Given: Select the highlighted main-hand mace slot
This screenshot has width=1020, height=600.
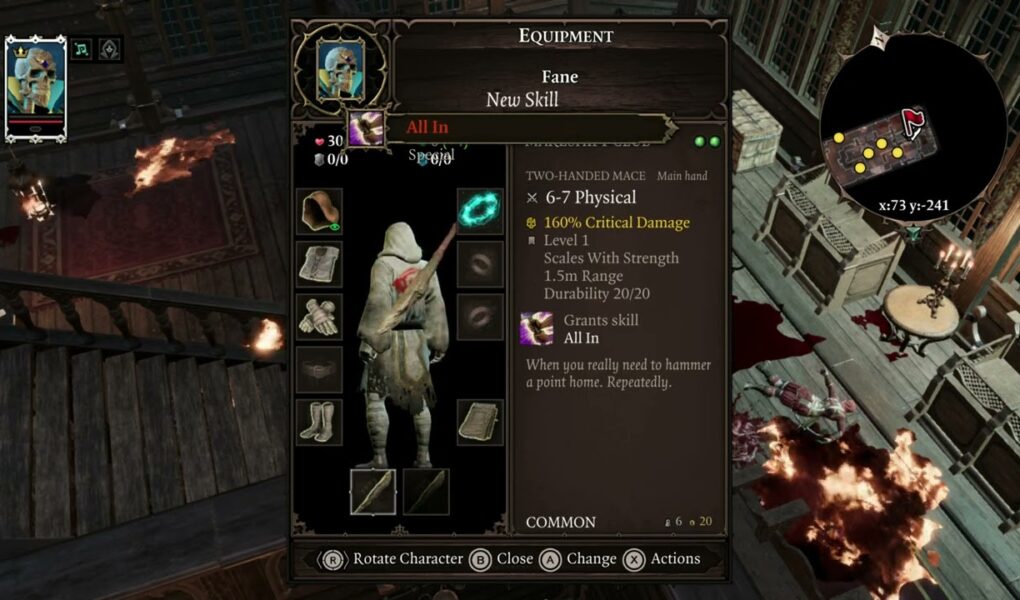Looking at the screenshot, I should point(373,491).
